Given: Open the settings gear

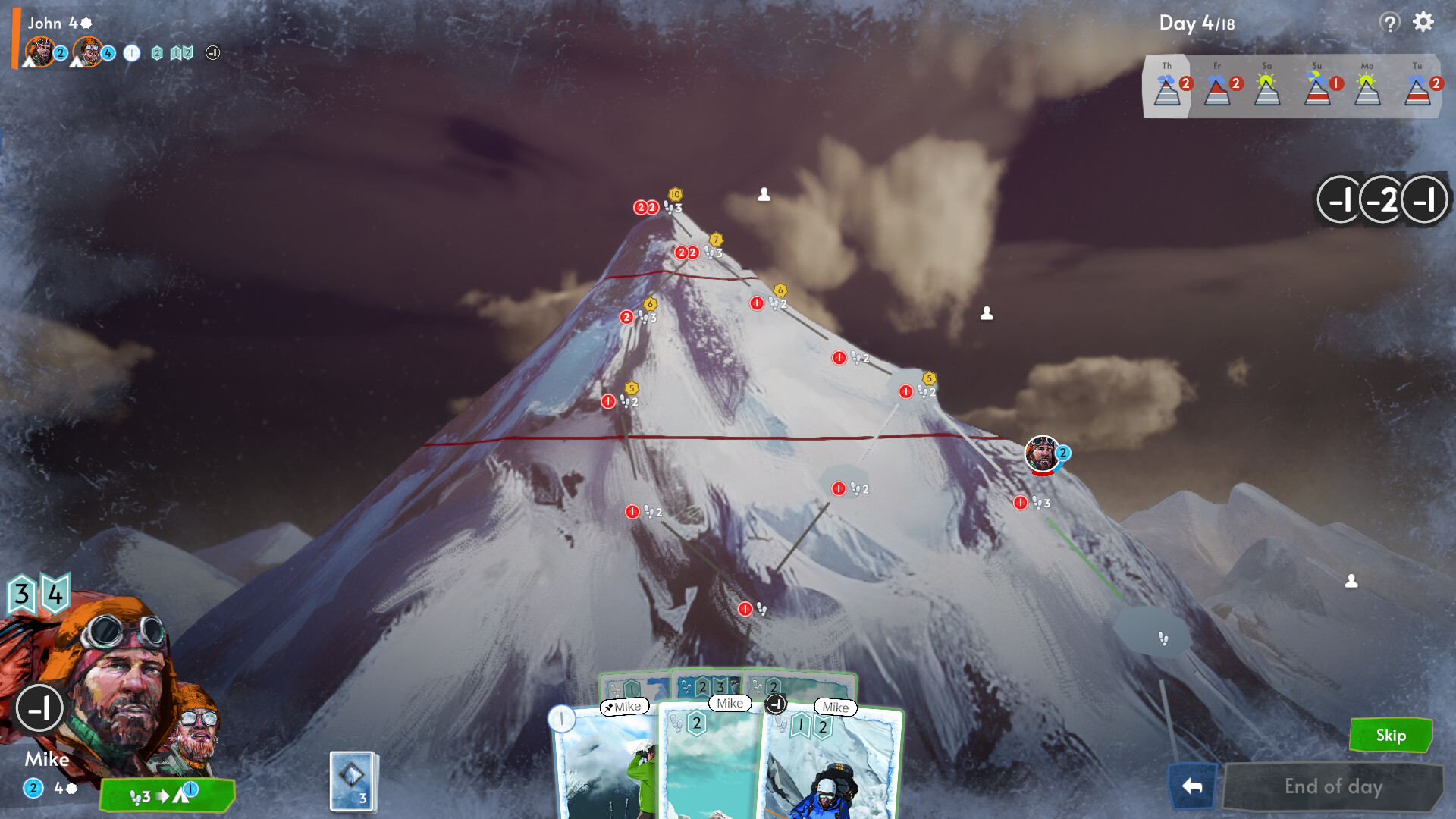Looking at the screenshot, I should coord(1423,23).
